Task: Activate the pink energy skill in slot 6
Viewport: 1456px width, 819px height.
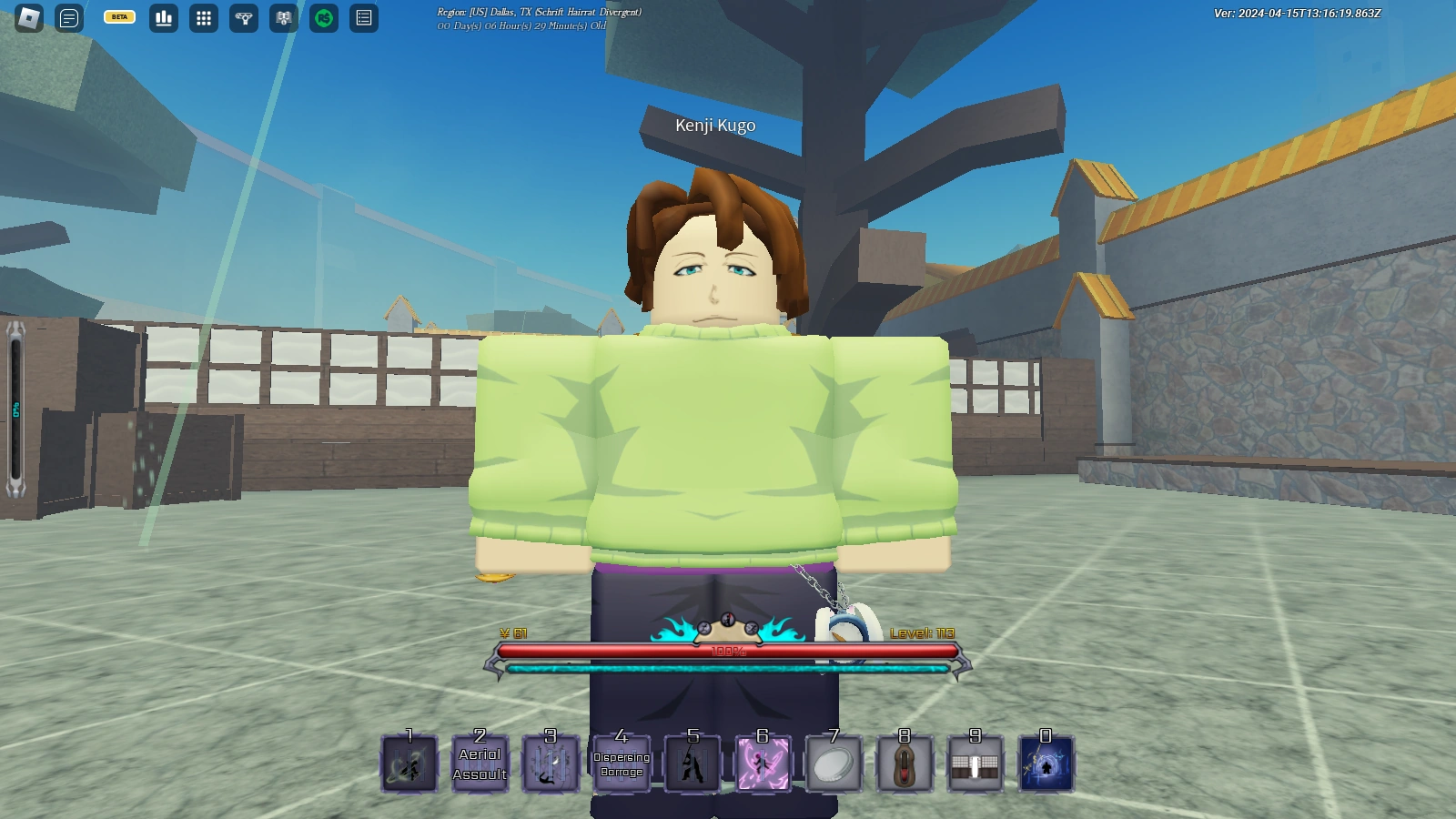Action: [x=763, y=763]
